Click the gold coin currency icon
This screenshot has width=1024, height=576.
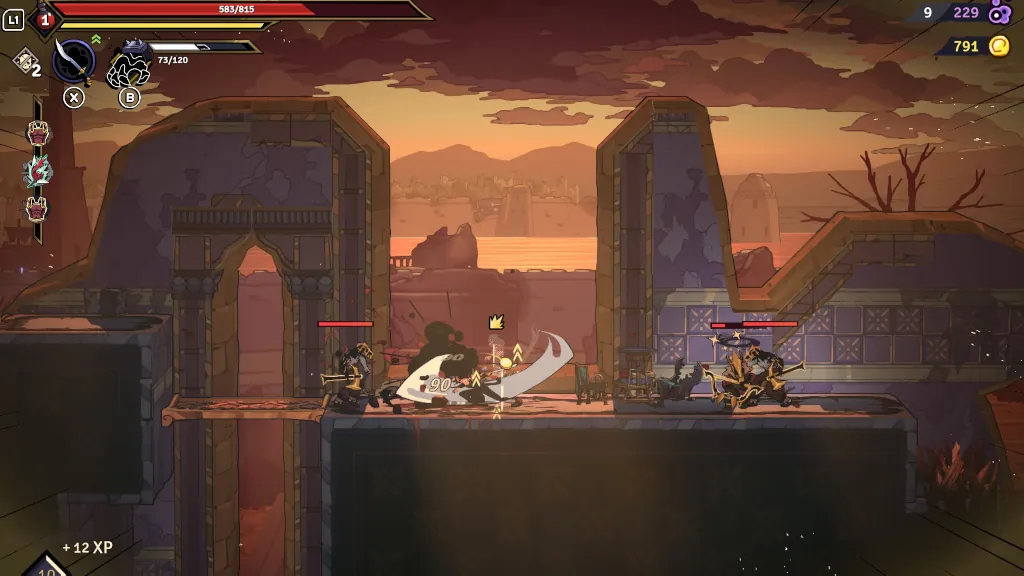(x=998, y=46)
